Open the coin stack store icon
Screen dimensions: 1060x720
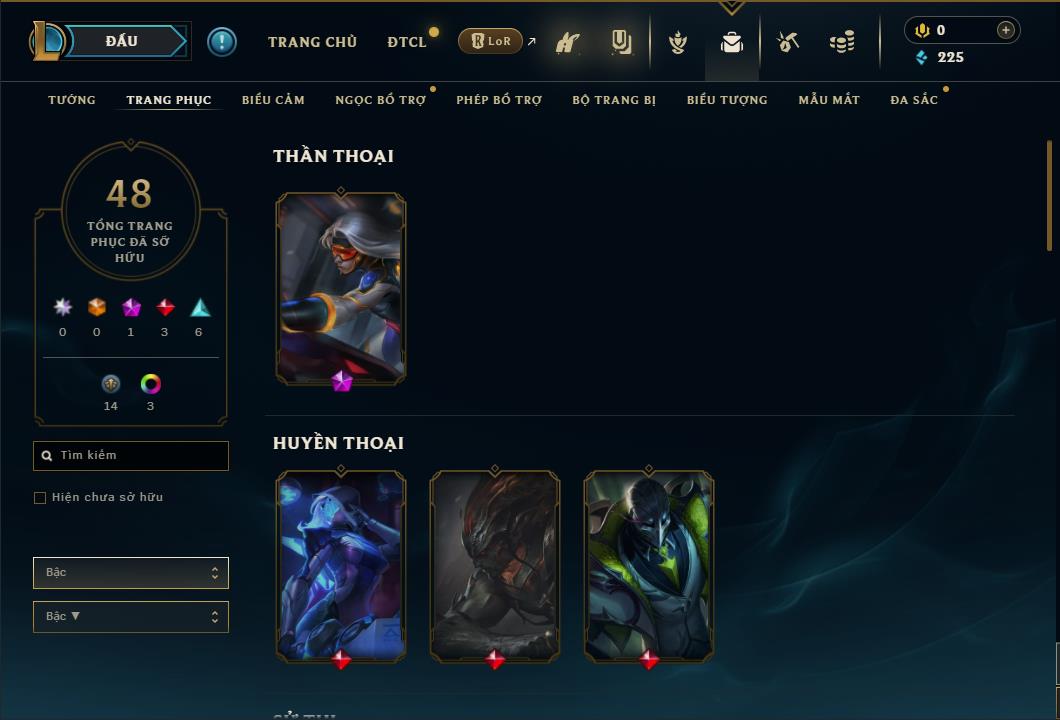(x=842, y=42)
